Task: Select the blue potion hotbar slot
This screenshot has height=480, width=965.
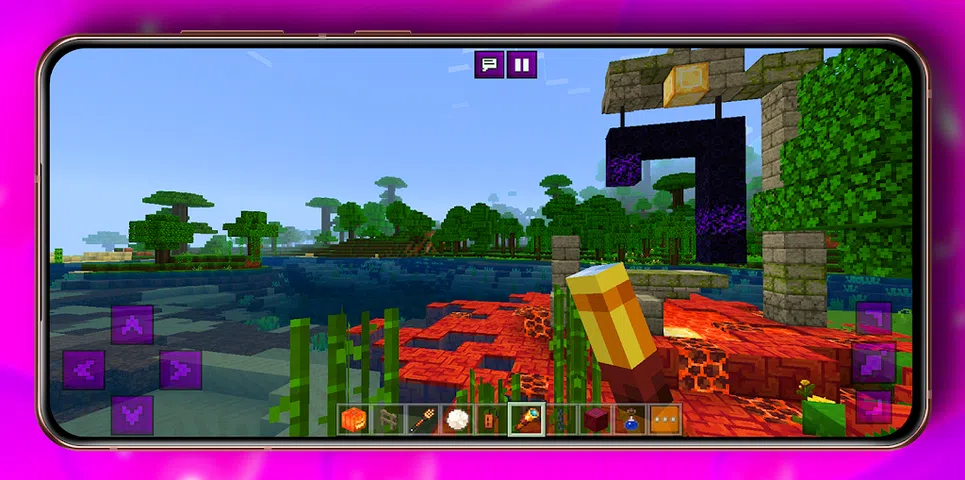Action: pos(631,420)
